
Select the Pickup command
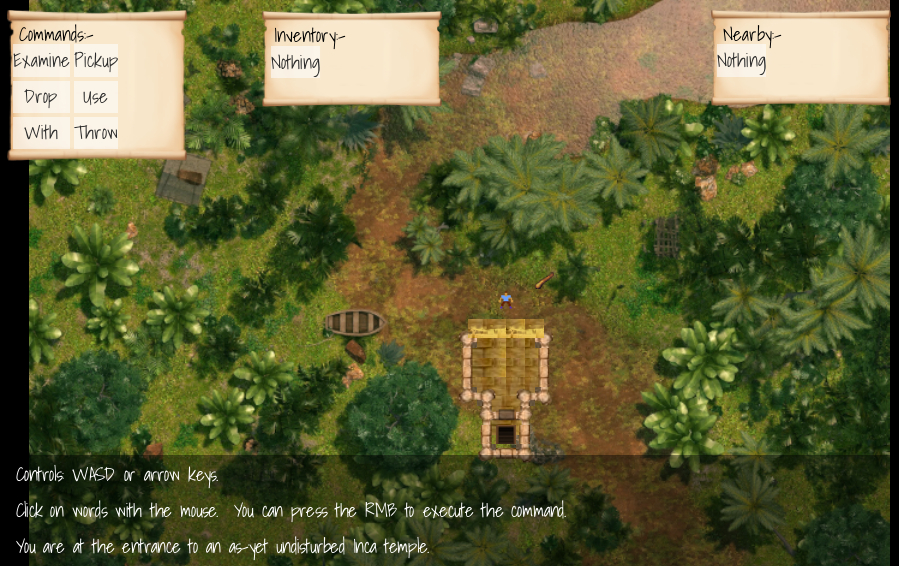(x=96, y=61)
